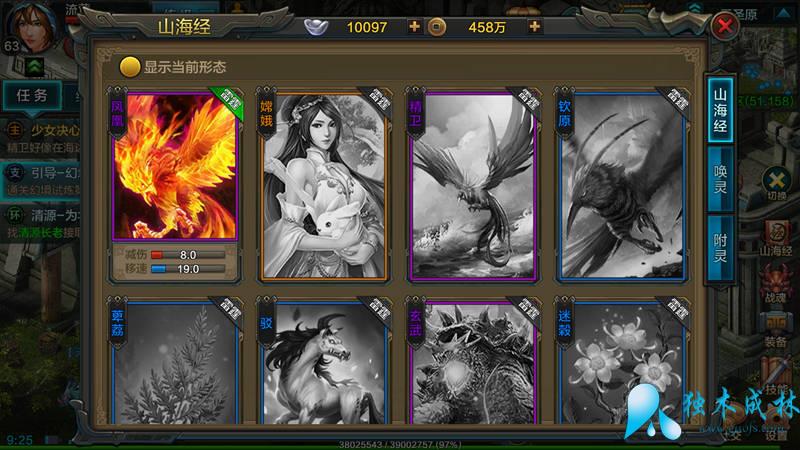Viewport: 800px width, 450px height.
Task: Add more copper coins
Action: tap(535, 27)
